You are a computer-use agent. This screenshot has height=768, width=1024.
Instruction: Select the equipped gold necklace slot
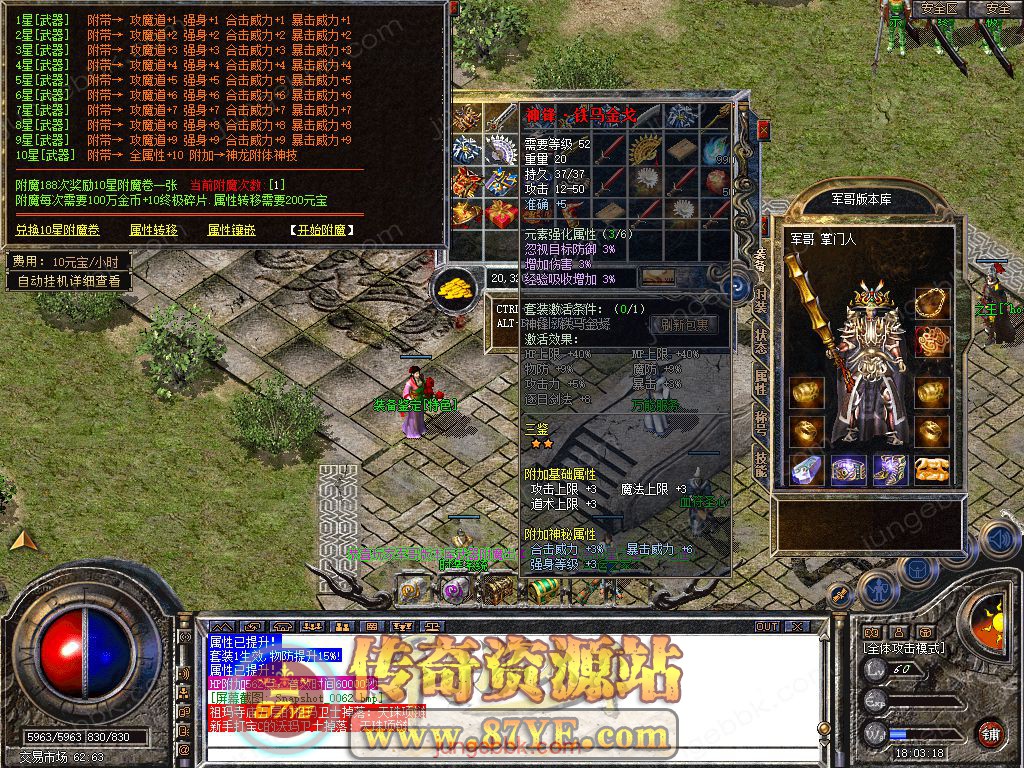tap(932, 302)
